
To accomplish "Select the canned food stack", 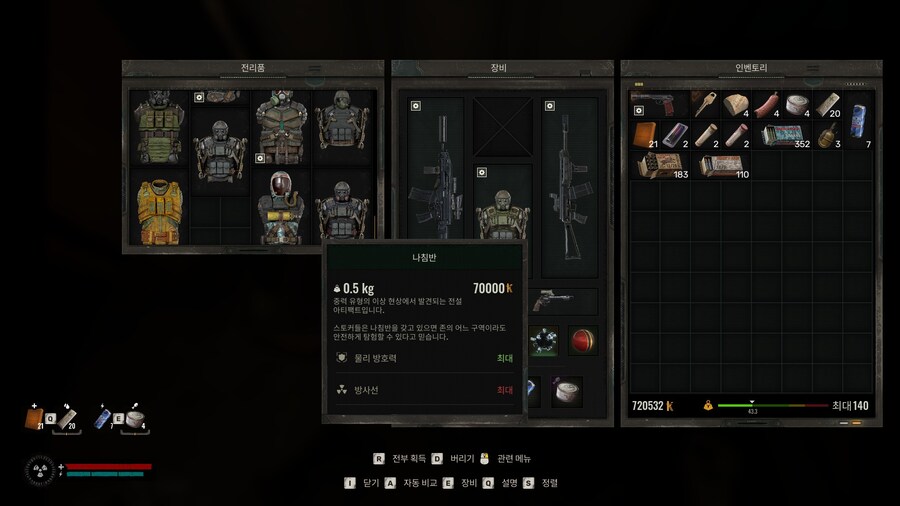I will (797, 105).
